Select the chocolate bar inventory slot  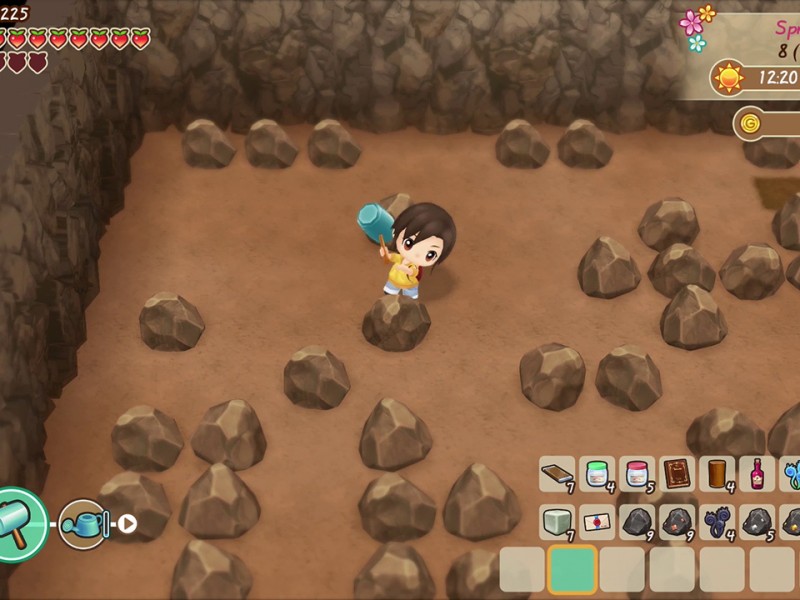point(557,473)
